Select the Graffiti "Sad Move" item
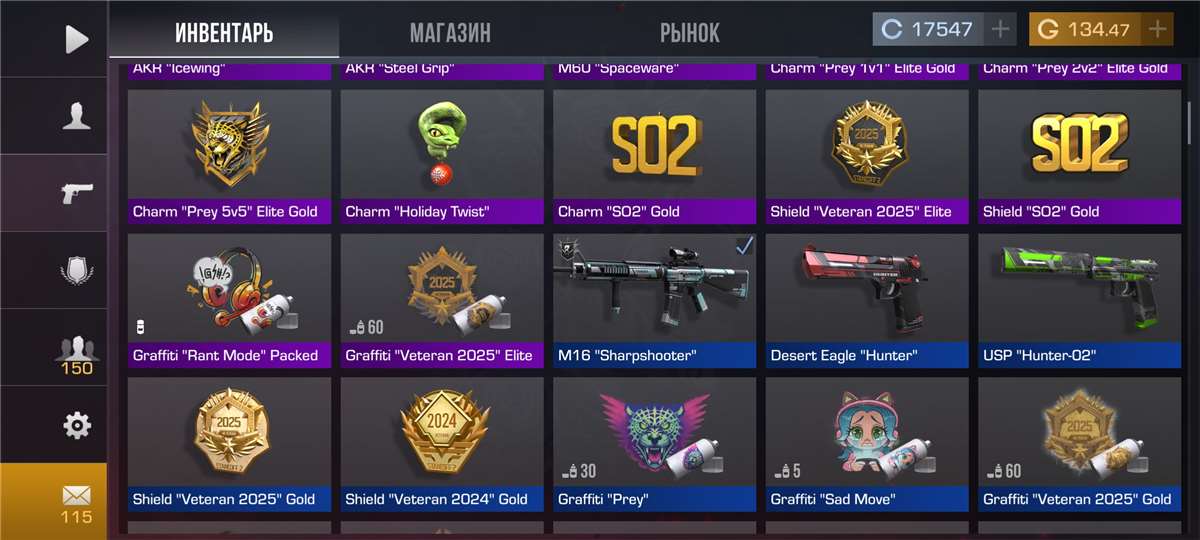This screenshot has width=1200, height=540. [x=867, y=444]
